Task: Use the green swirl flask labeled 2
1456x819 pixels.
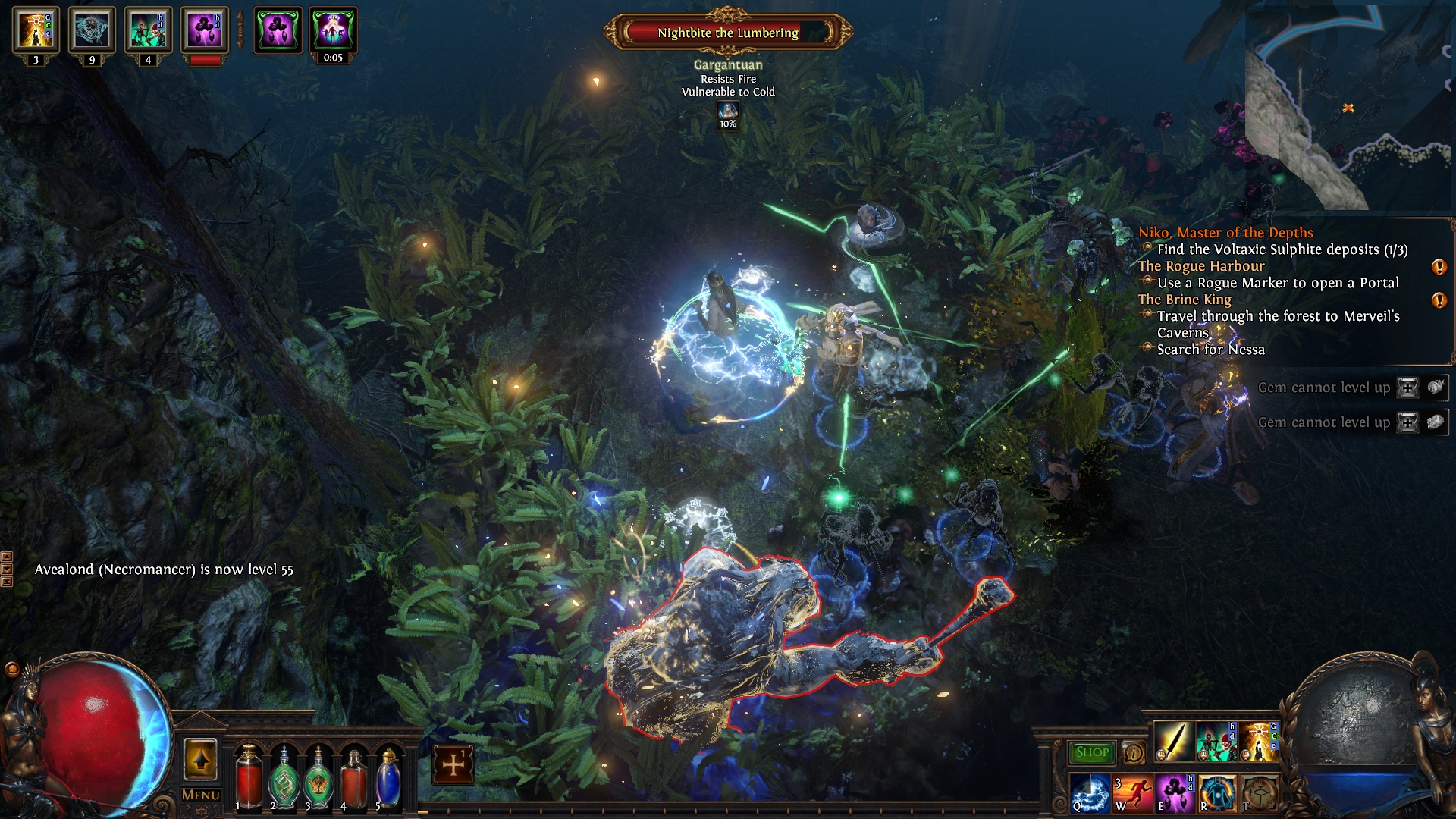Action: 284,777
